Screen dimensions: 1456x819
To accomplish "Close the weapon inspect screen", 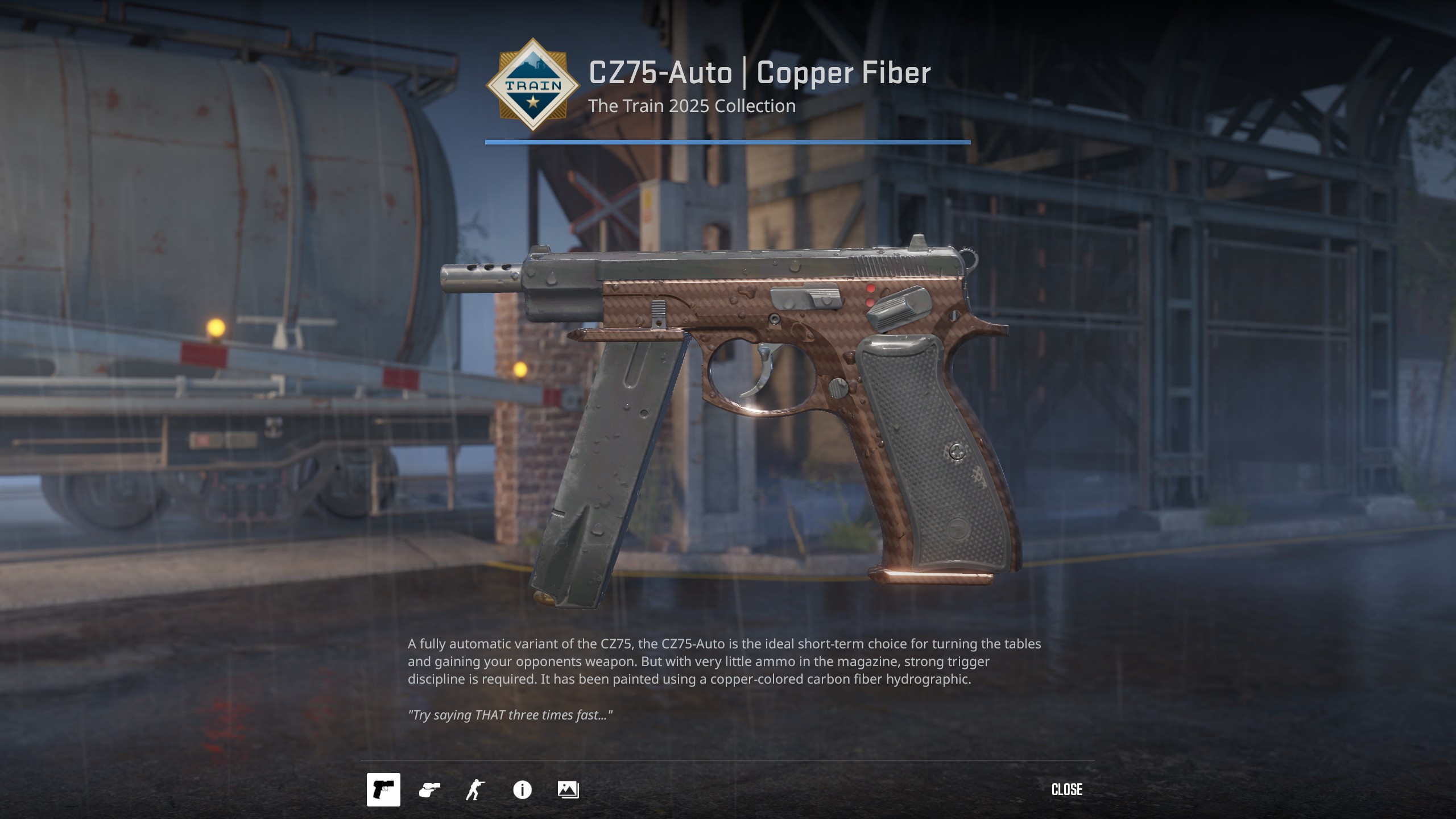I will (1067, 789).
